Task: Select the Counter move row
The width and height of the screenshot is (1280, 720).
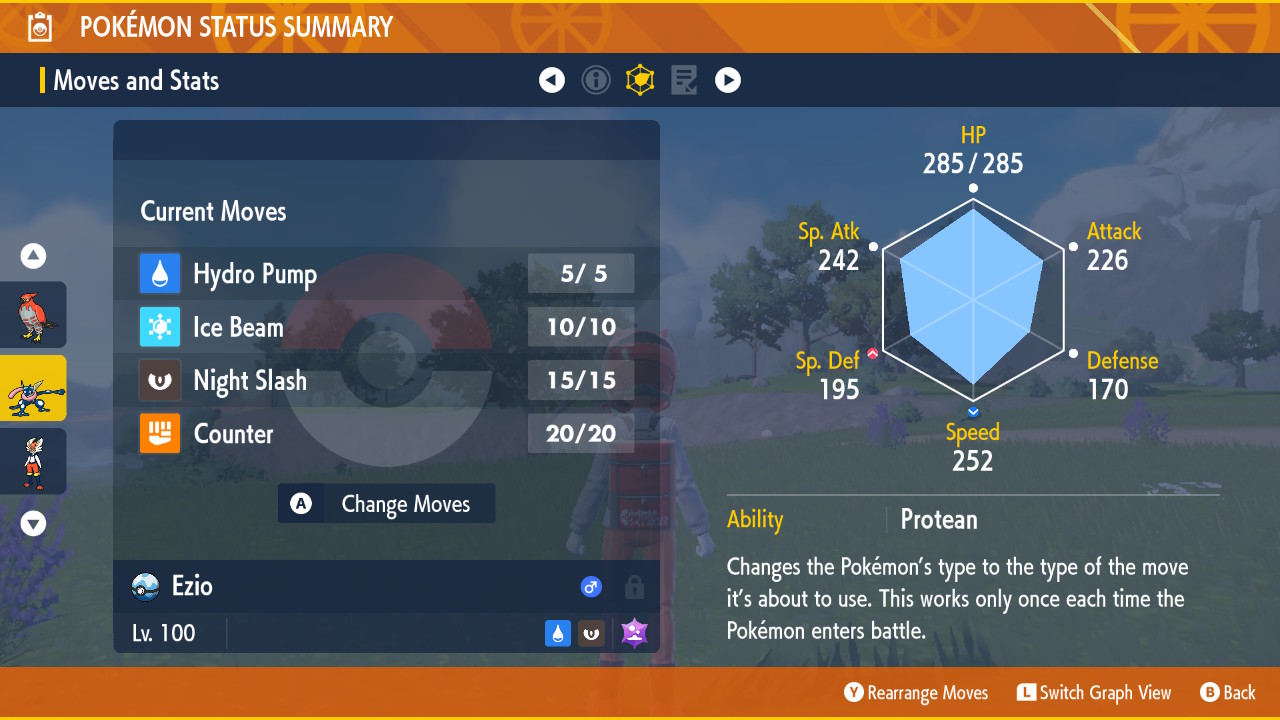Action: tap(386, 434)
